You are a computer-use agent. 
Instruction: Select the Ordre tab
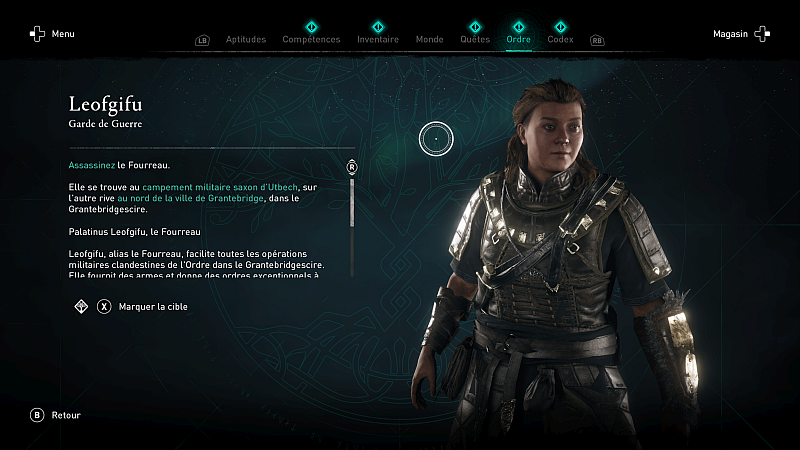pos(519,40)
